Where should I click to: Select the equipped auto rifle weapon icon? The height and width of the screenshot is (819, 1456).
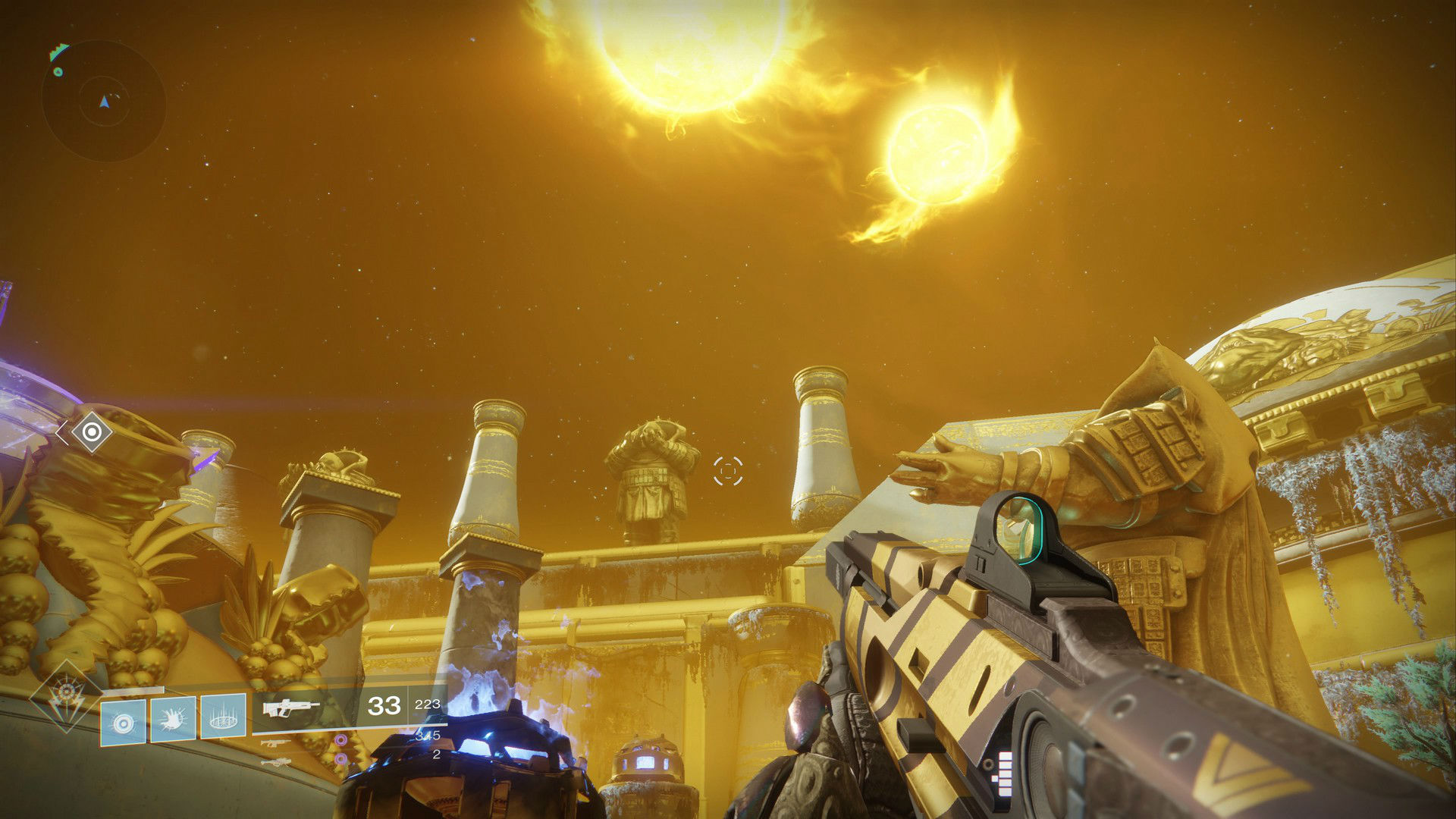[291, 708]
